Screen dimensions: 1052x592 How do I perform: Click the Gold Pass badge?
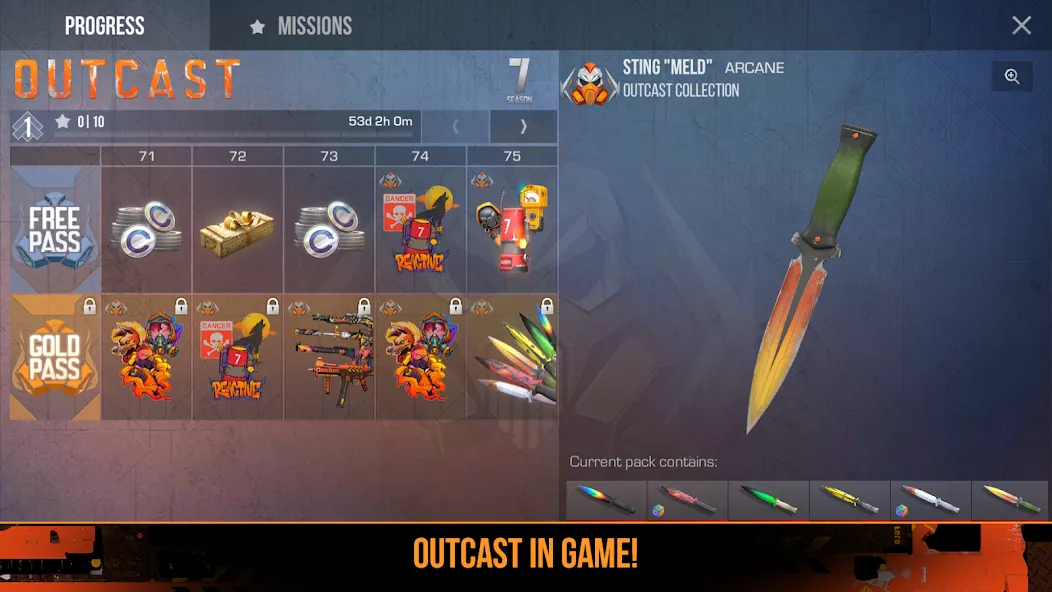pyautogui.click(x=55, y=357)
